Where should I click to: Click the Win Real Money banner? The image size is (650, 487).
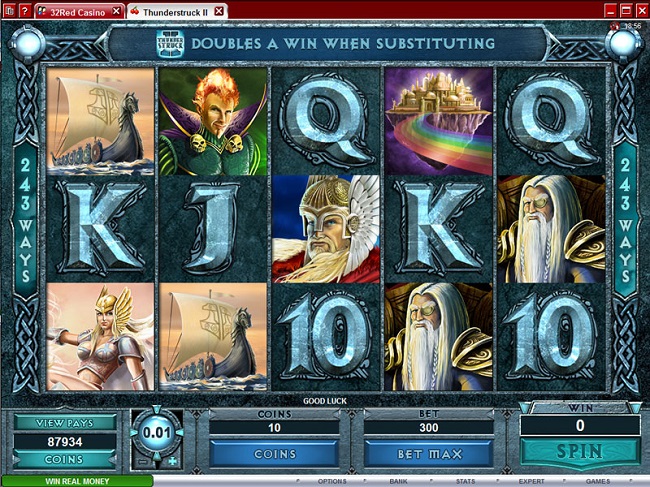(76, 481)
